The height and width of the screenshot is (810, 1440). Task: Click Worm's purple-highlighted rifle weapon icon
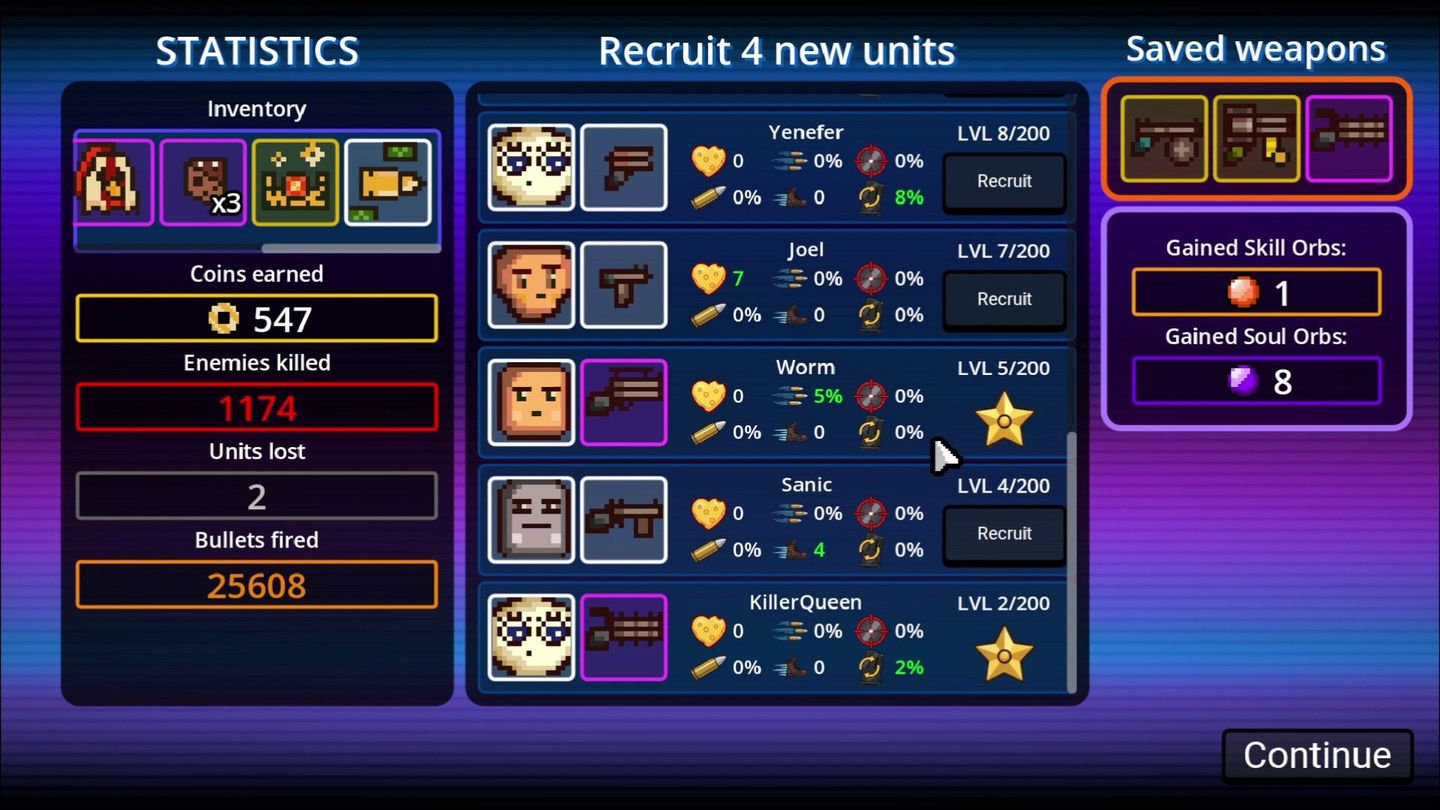623,402
